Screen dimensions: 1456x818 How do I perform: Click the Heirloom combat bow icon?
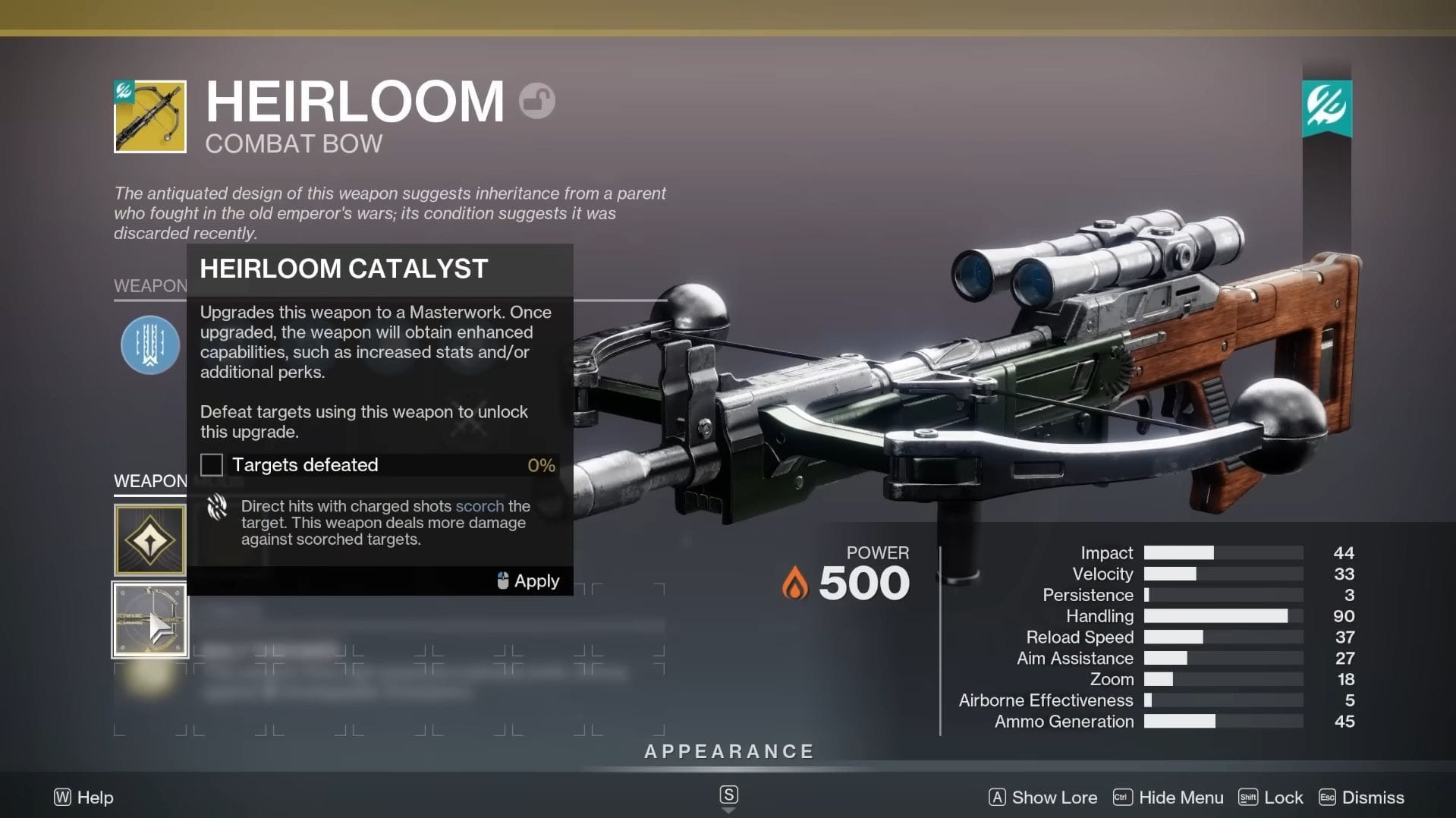(149, 117)
